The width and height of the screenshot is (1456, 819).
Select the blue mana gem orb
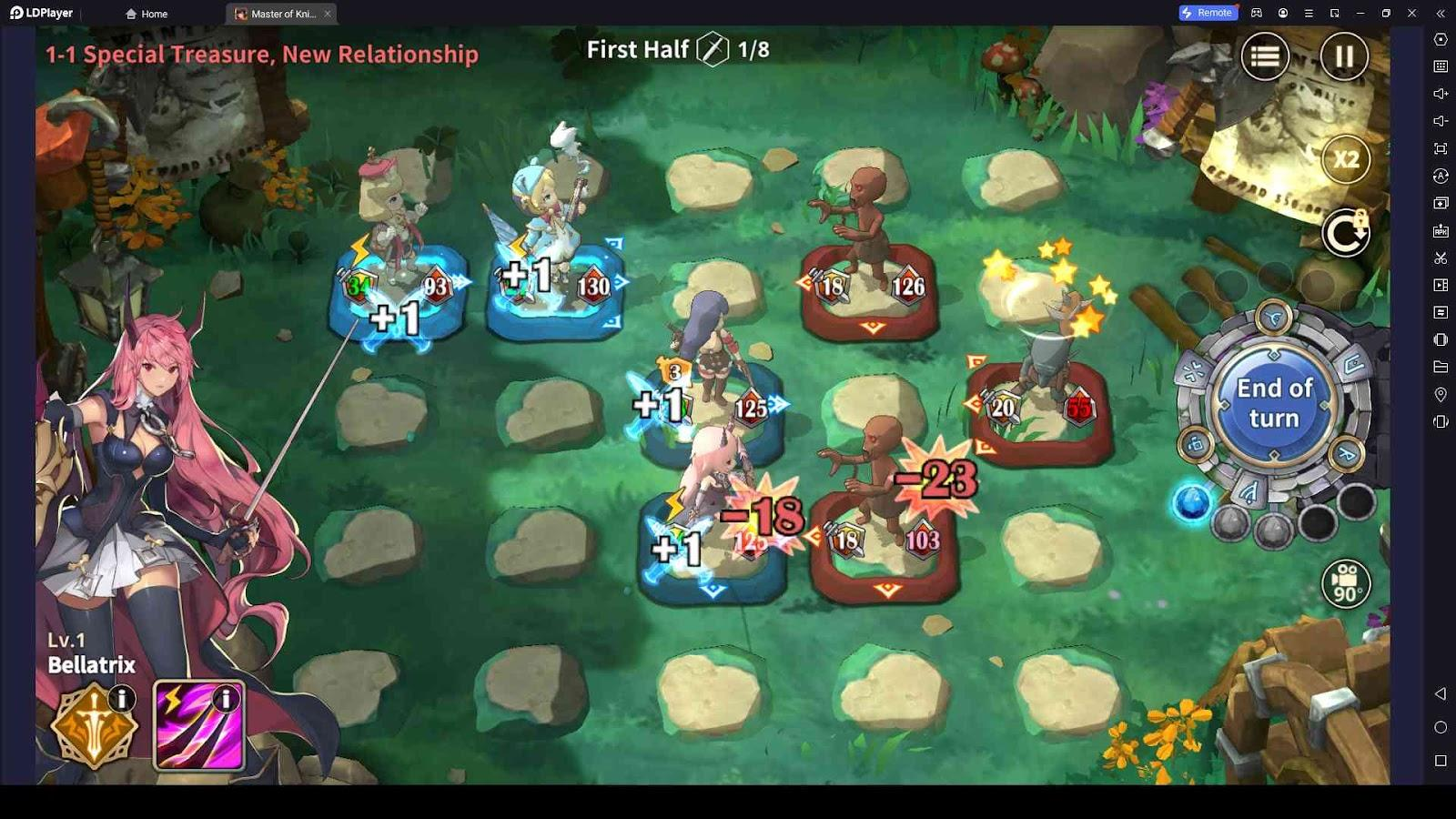[x=1192, y=502]
